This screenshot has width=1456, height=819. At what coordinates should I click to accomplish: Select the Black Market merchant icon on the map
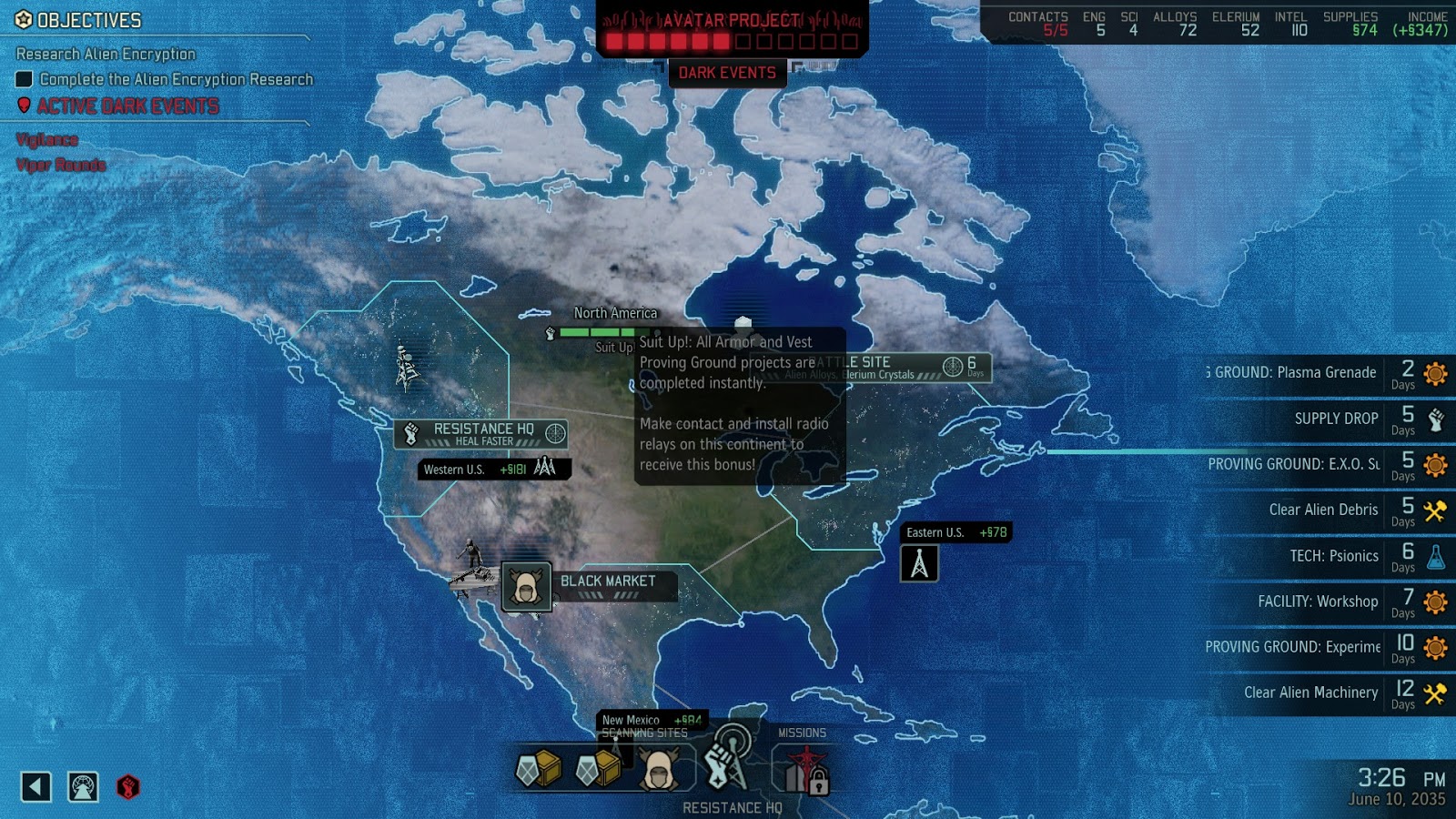(526, 587)
